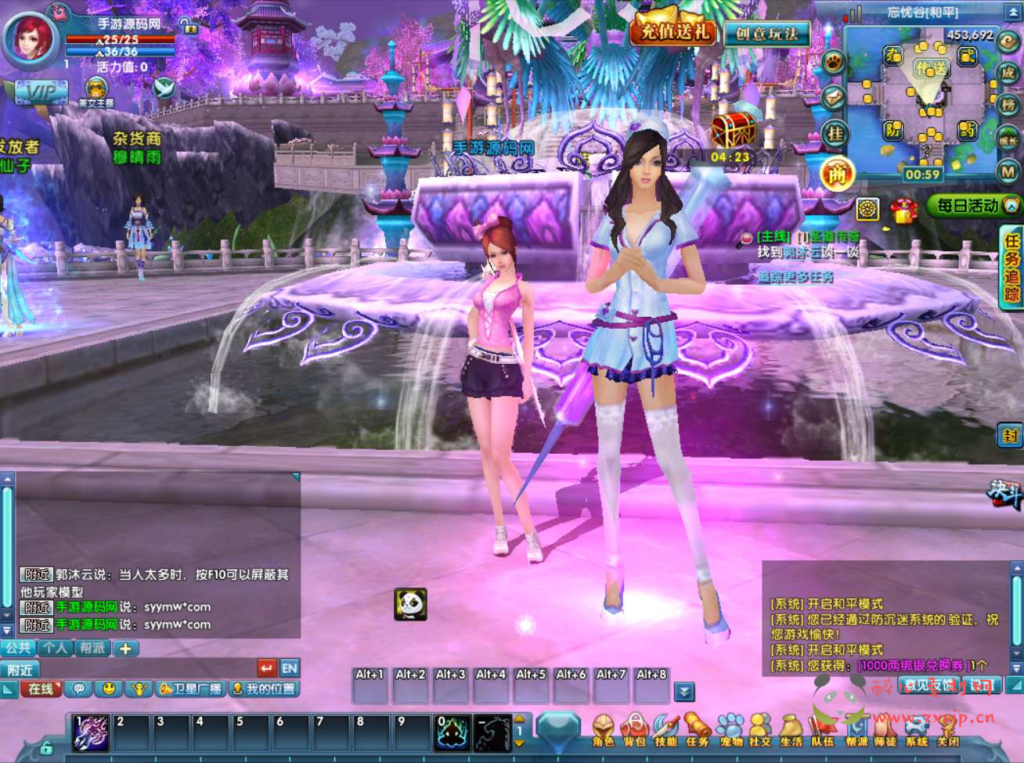Screen dimensions: 1024x763
Task: Open the 技能 skills menu
Action: pos(666,731)
